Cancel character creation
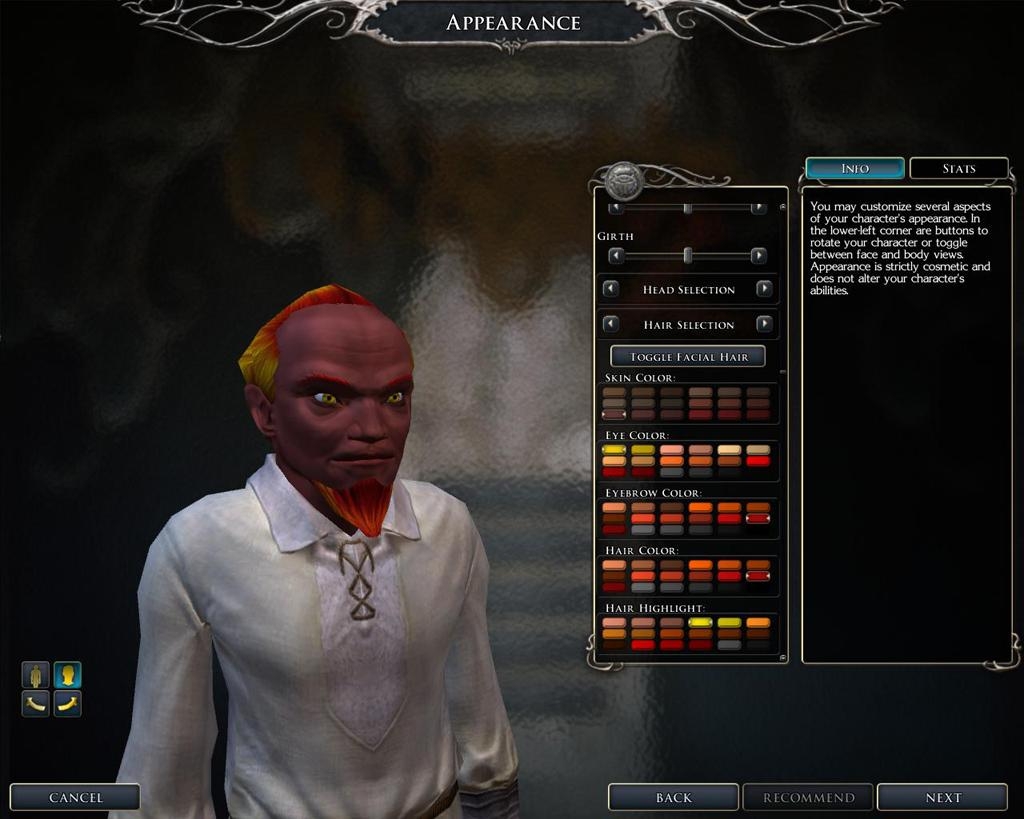 75,797
